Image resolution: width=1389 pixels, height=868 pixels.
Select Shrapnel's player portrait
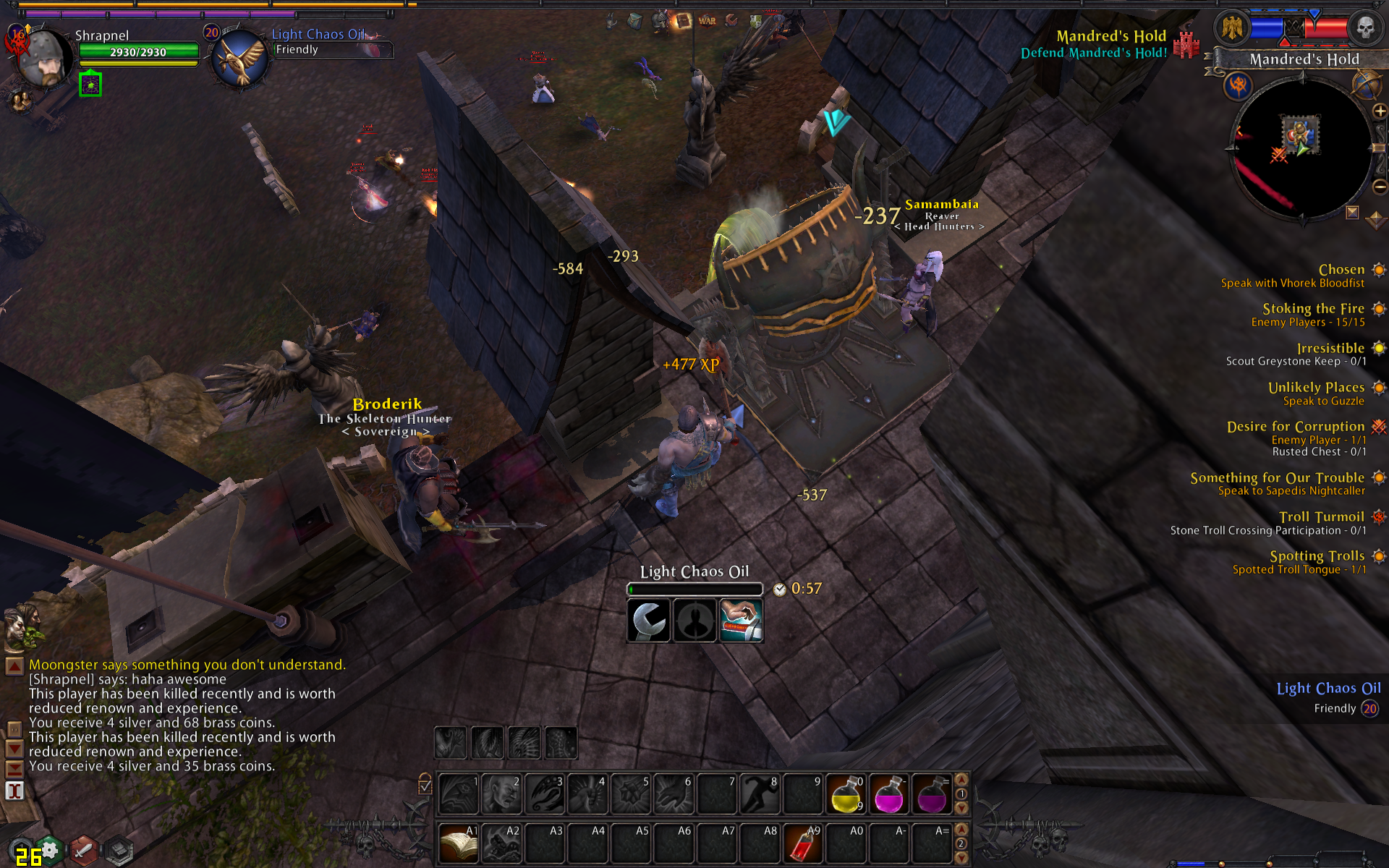point(43,58)
